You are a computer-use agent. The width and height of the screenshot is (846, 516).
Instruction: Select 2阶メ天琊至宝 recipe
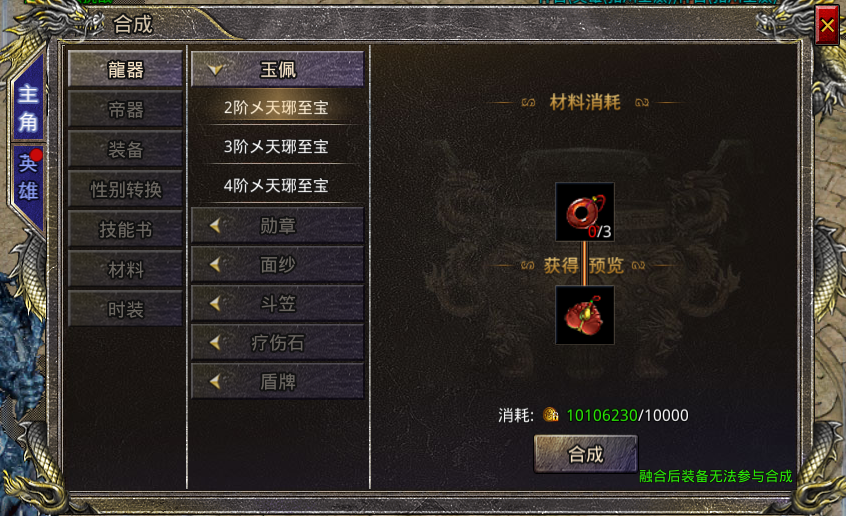point(277,107)
